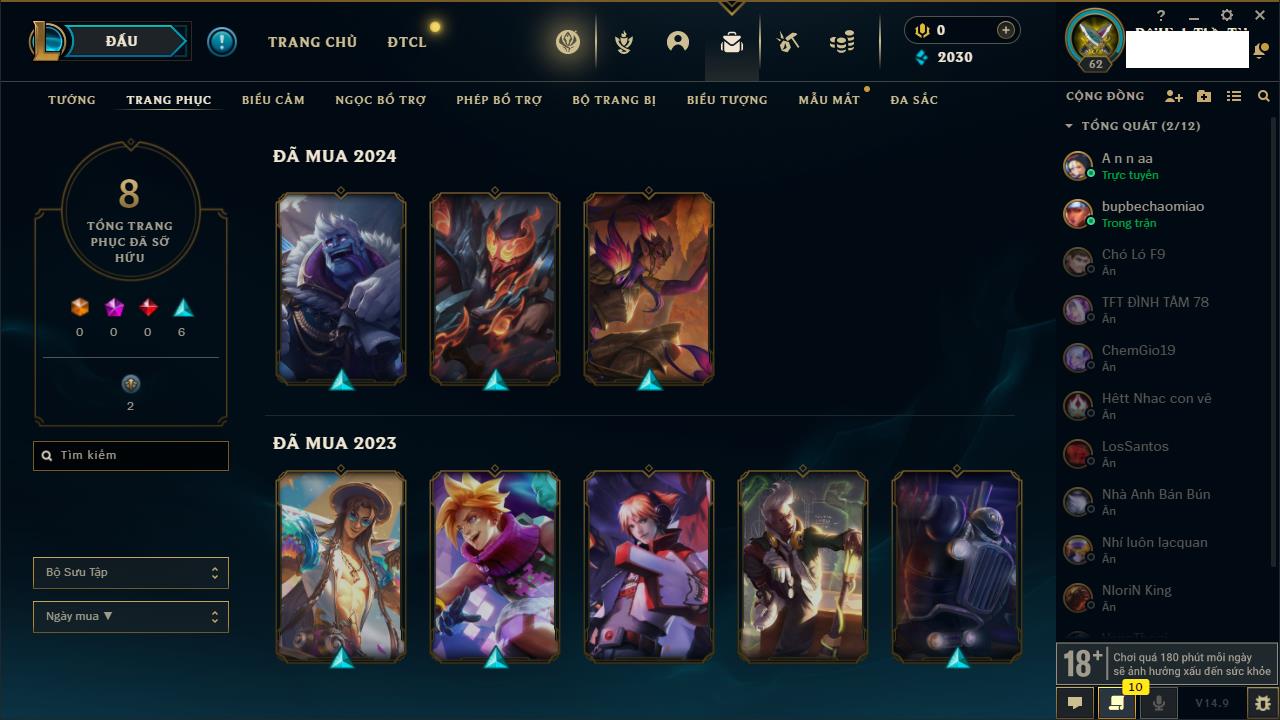The width and height of the screenshot is (1280, 720).
Task: Open chat with friend A n n aa
Action: (x=1127, y=165)
